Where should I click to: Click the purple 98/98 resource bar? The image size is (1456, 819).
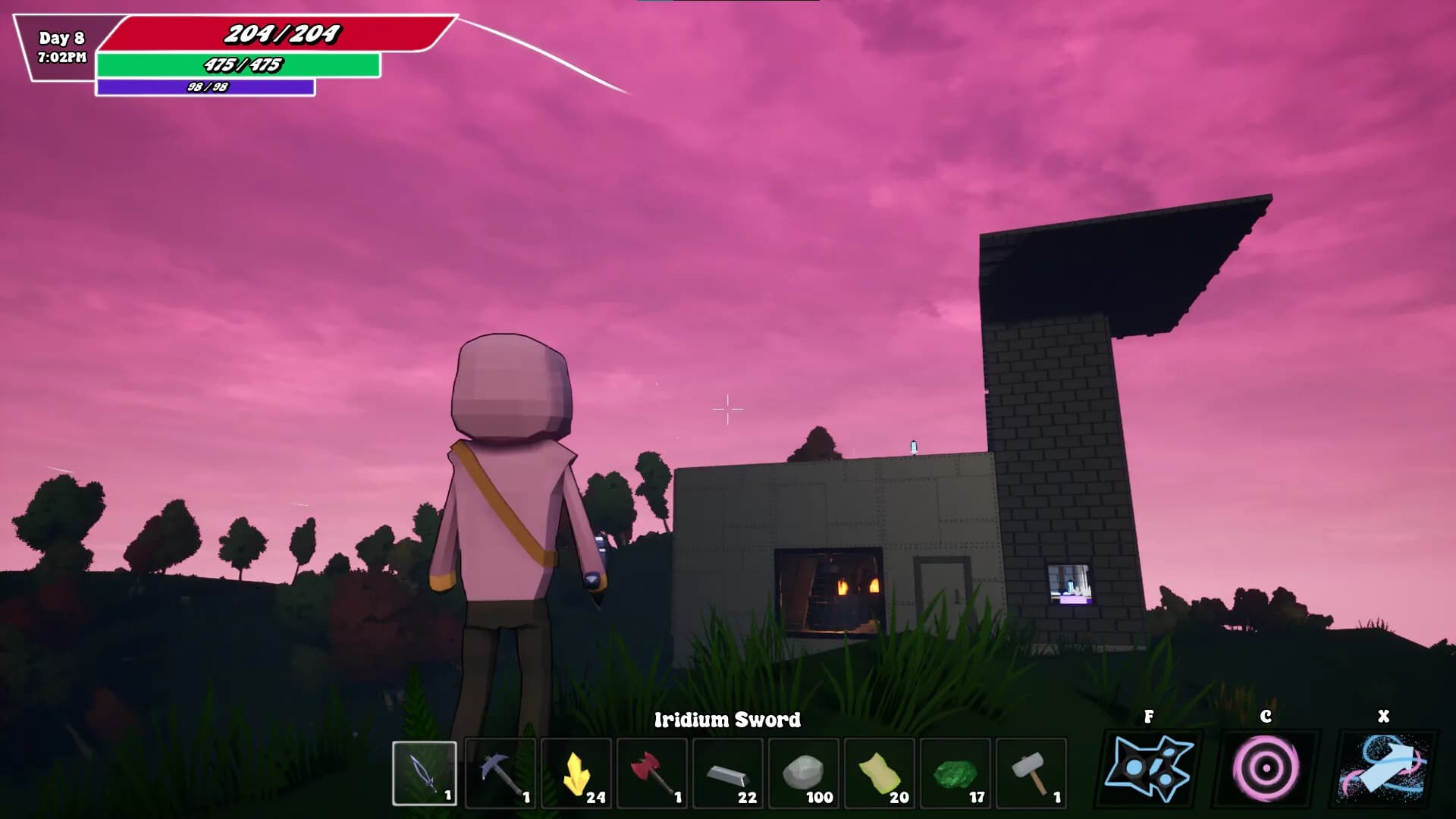coord(205,87)
